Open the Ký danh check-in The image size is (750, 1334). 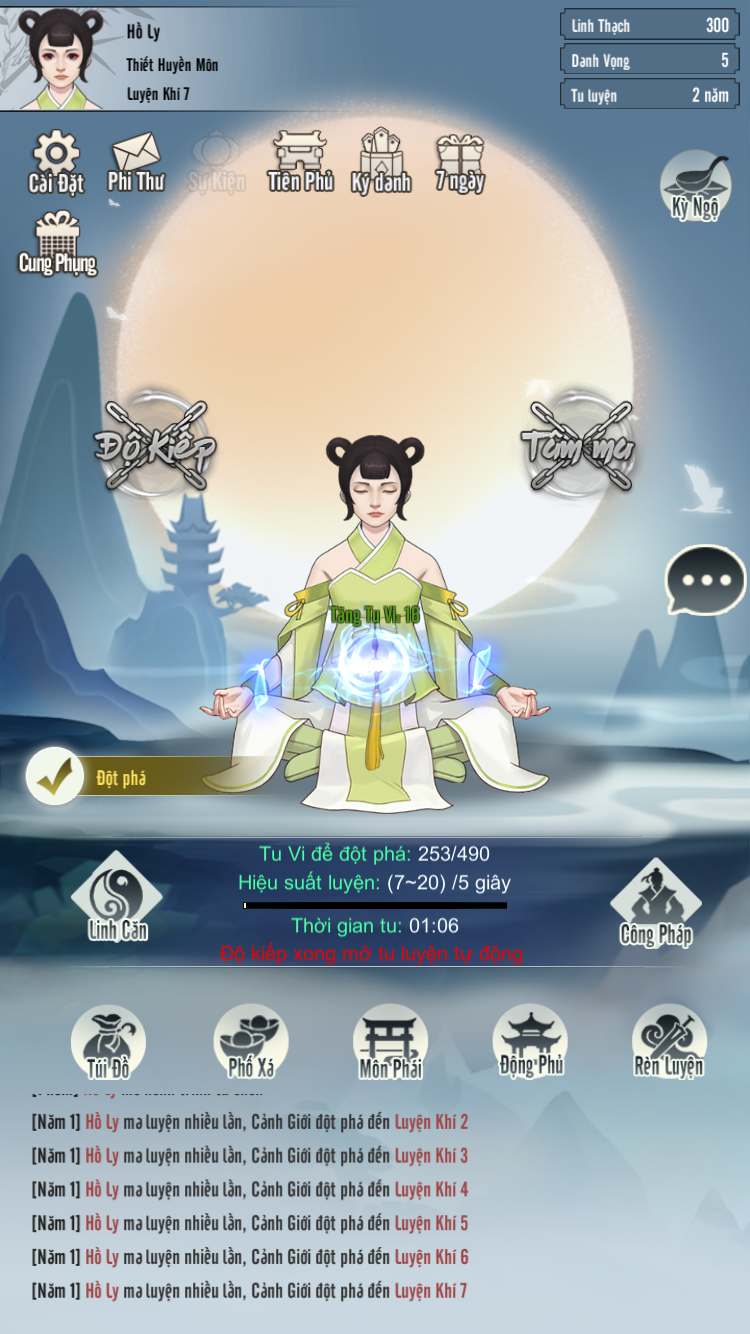point(381,160)
